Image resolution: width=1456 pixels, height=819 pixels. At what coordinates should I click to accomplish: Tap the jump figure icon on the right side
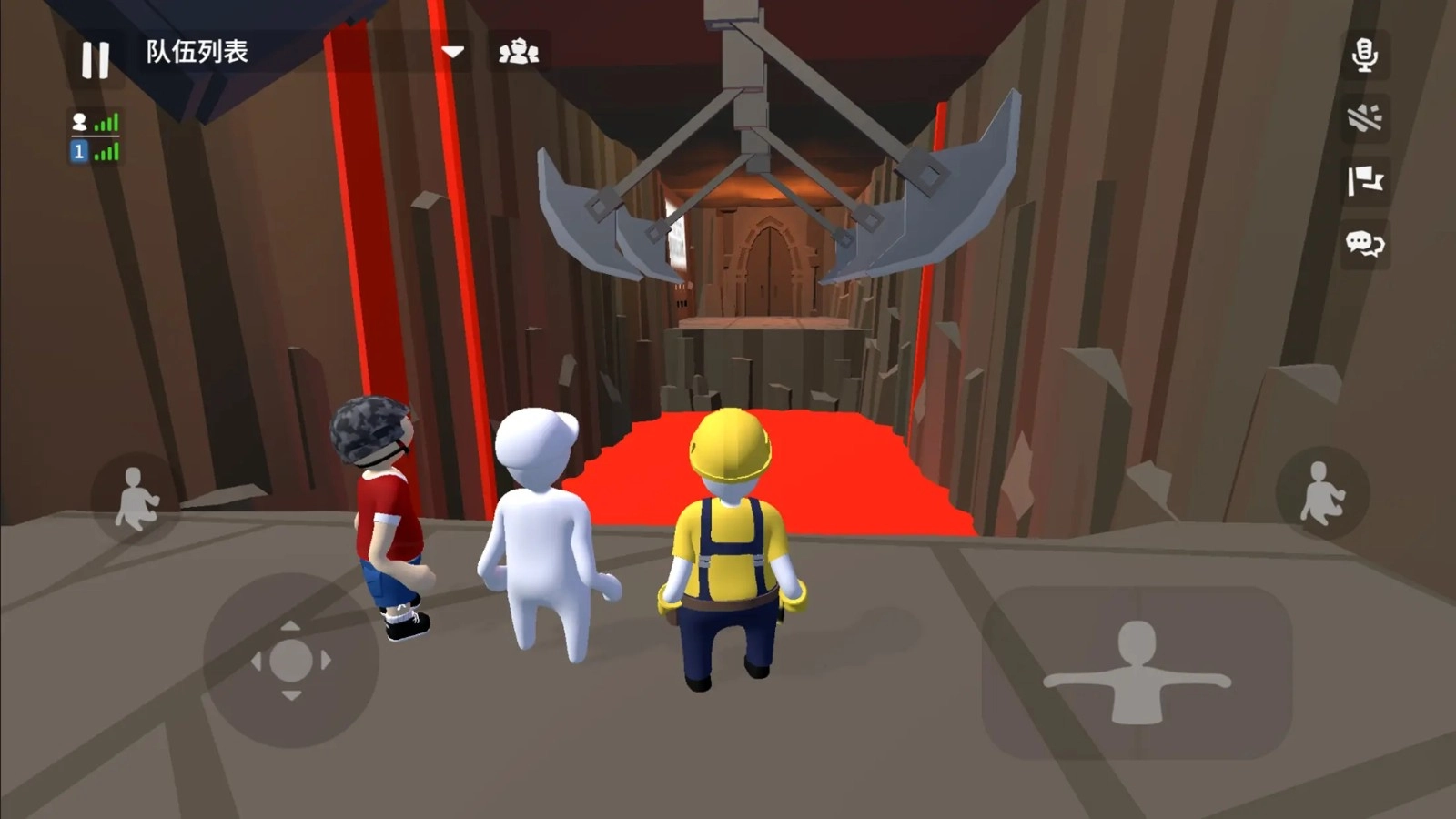1321,491
